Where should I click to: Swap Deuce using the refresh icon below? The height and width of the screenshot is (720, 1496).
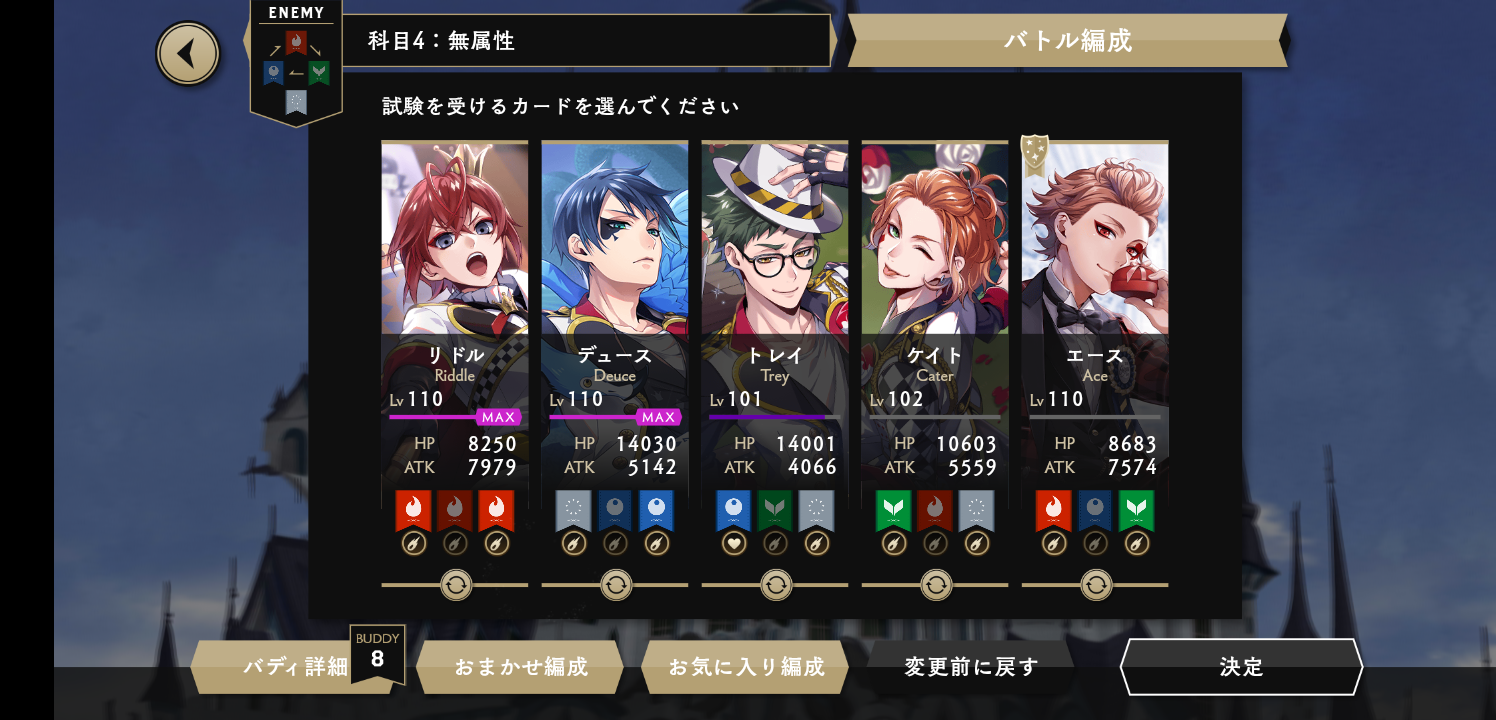(x=616, y=585)
